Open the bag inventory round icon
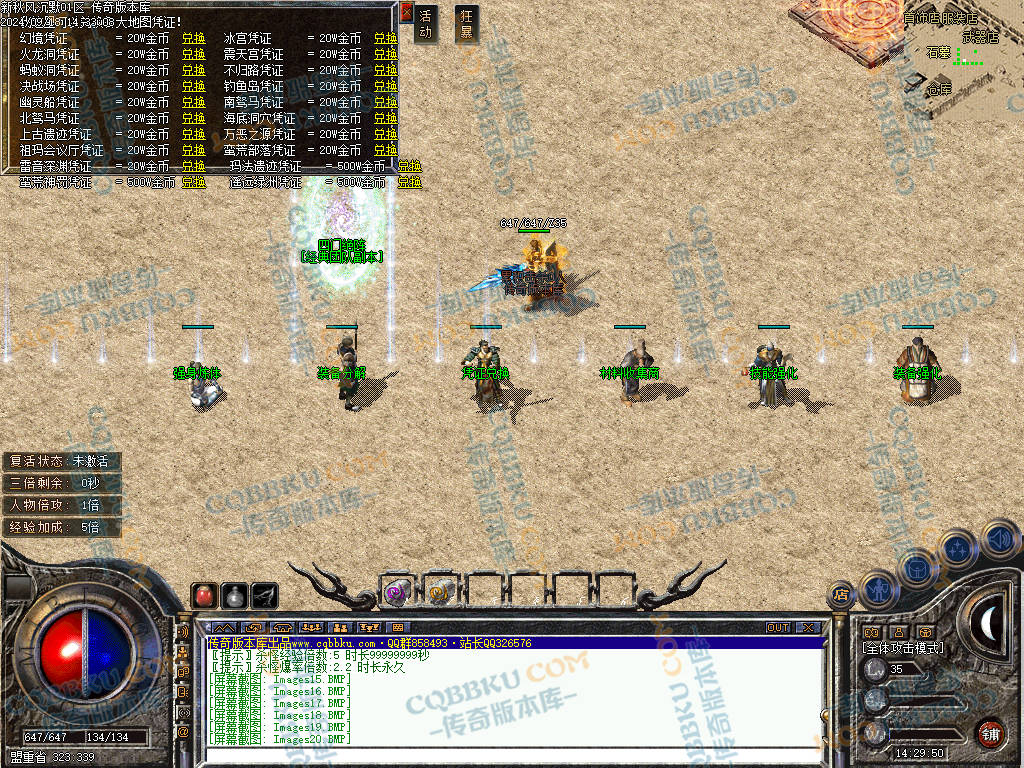Image resolution: width=1024 pixels, height=768 pixels. point(917,568)
